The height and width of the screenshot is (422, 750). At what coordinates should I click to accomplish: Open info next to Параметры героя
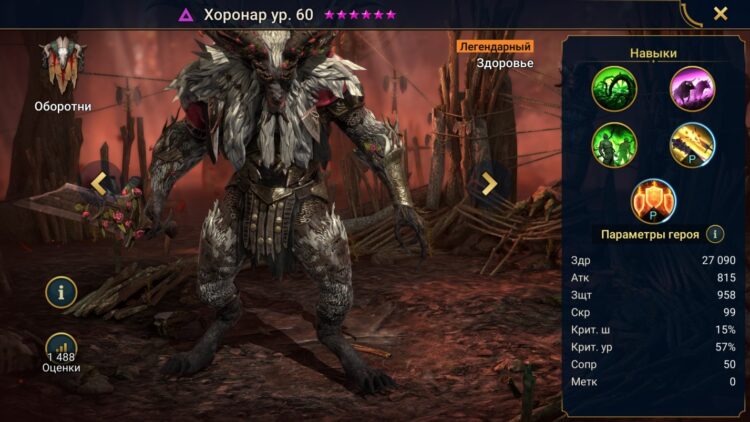[x=715, y=234]
